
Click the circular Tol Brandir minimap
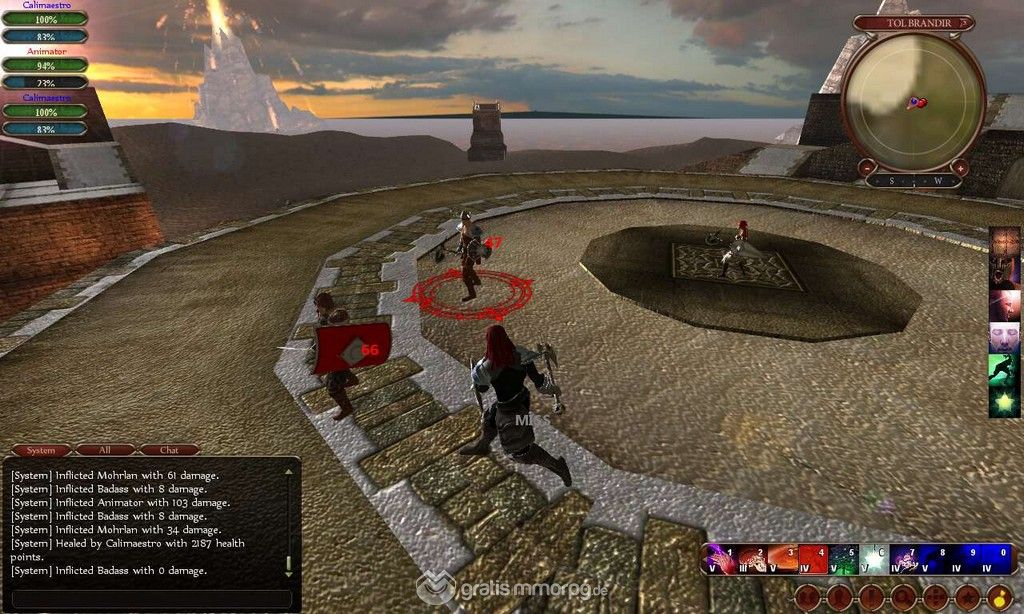coord(914,102)
